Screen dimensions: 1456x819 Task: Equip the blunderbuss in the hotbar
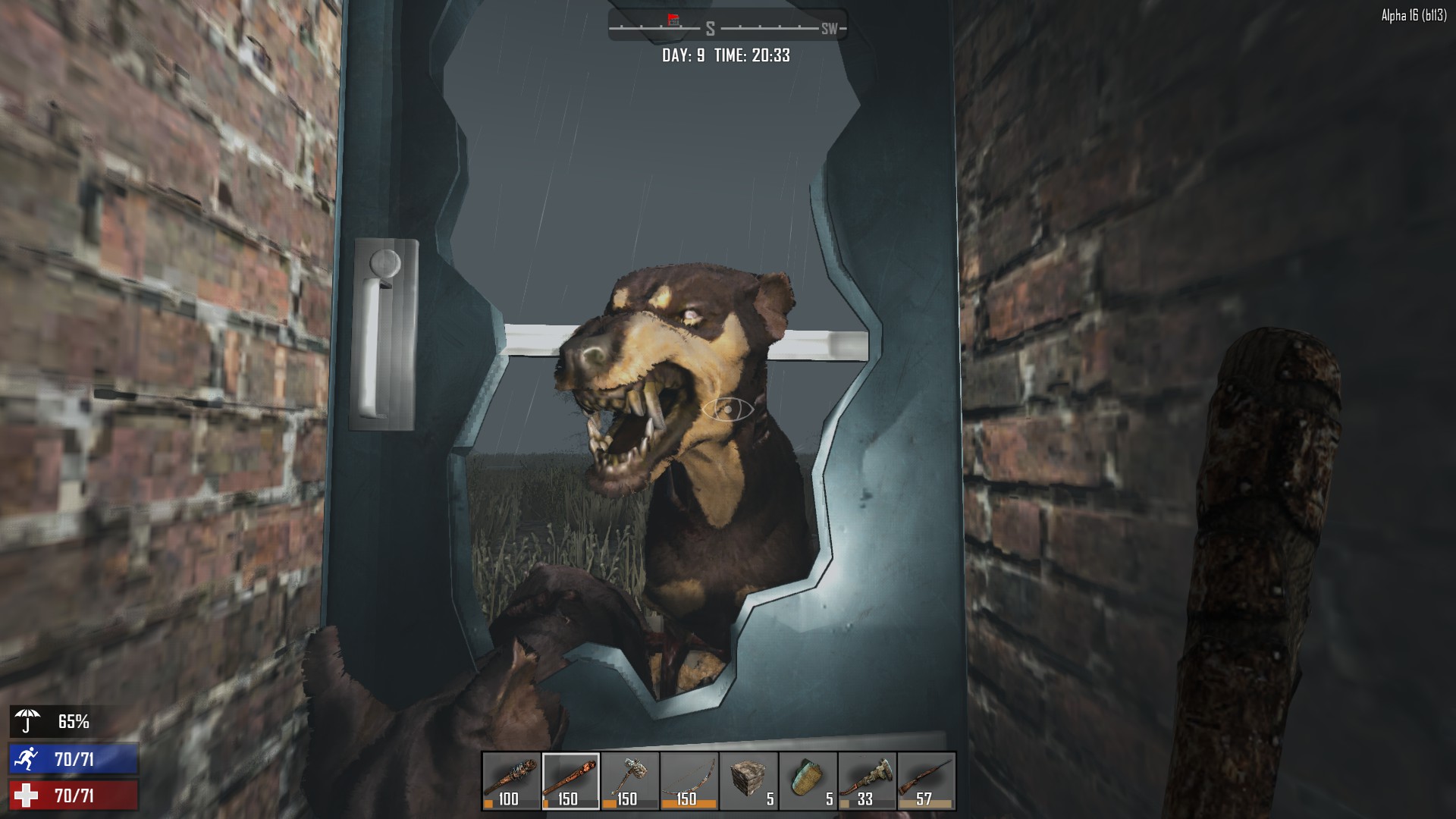[x=866, y=781]
